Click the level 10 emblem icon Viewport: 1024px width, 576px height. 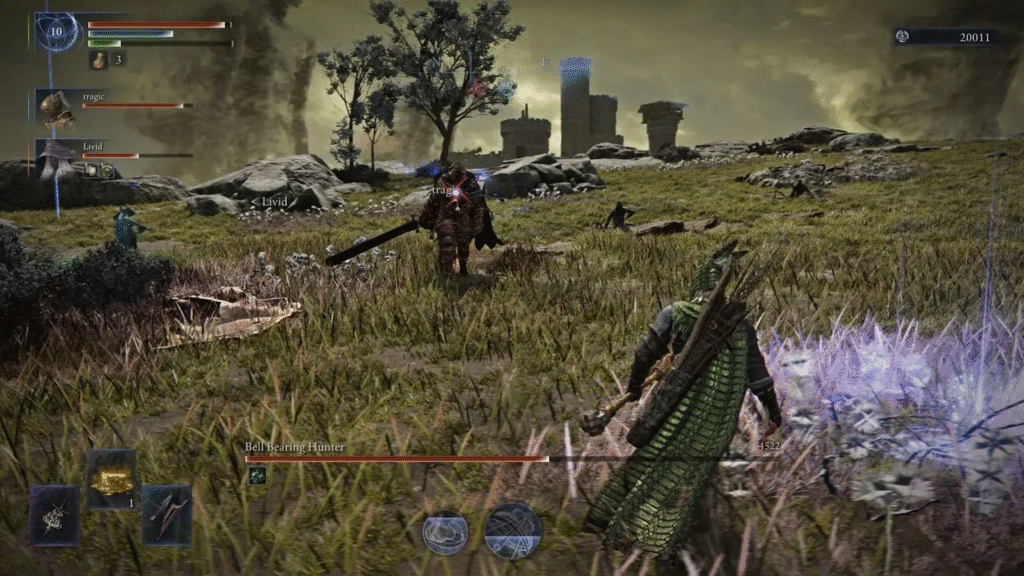[x=57, y=31]
